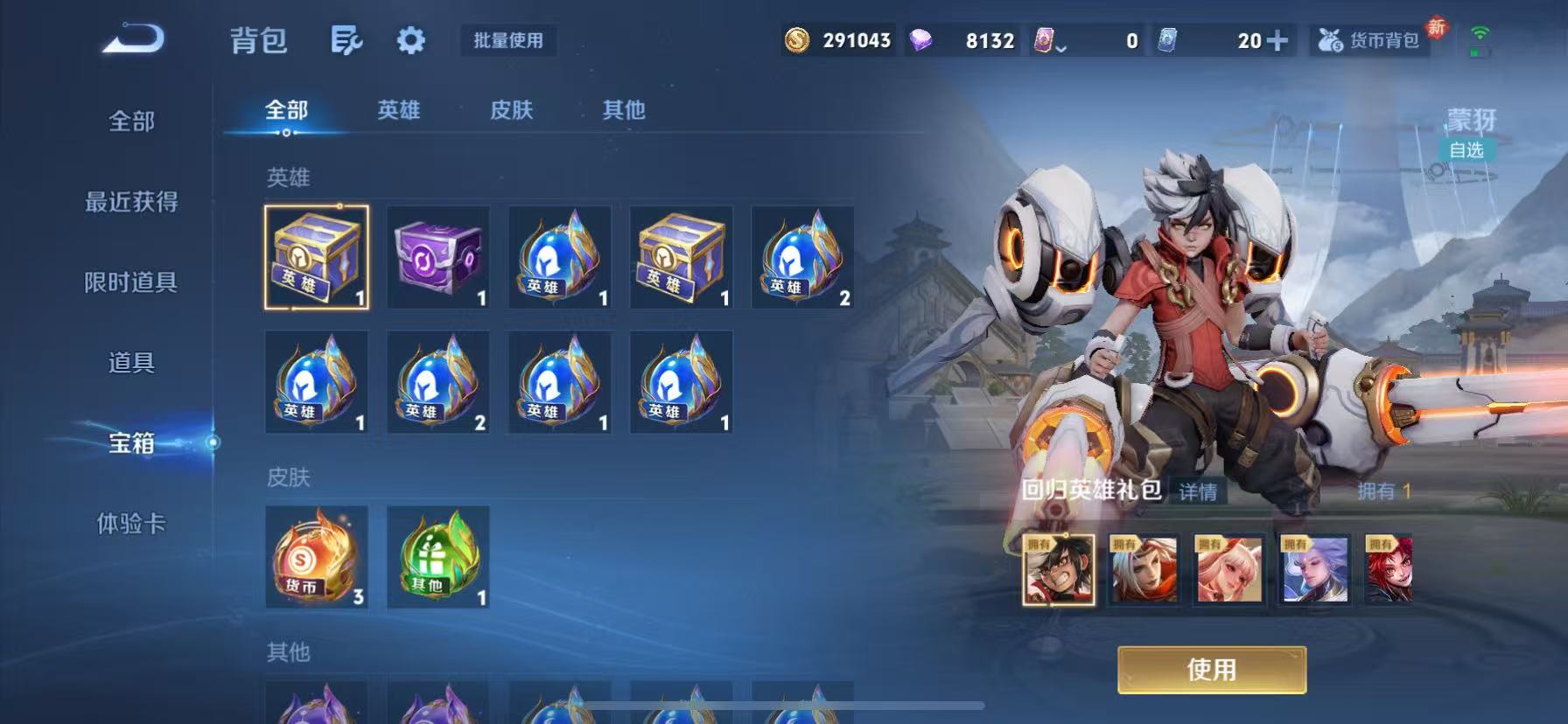Screen dimensions: 1568x724
Task: Expand the card count dropdown arrow
Action: (1063, 47)
